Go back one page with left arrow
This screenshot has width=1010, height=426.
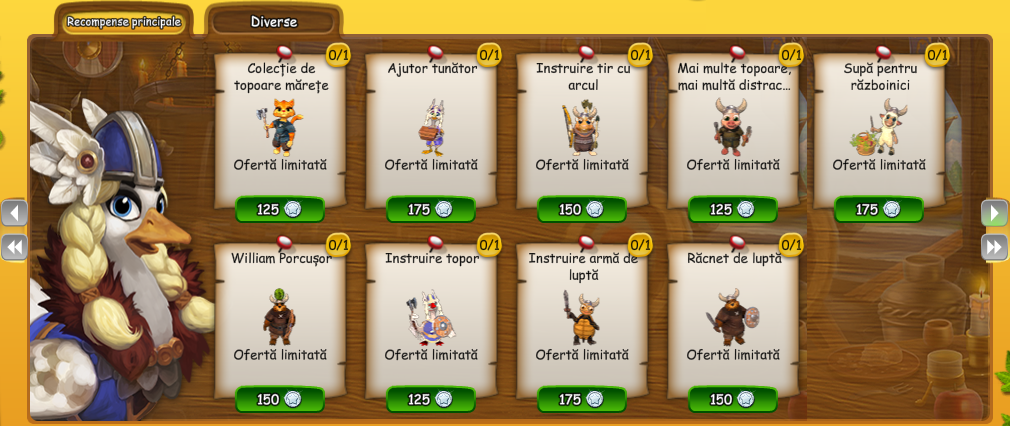[15, 213]
